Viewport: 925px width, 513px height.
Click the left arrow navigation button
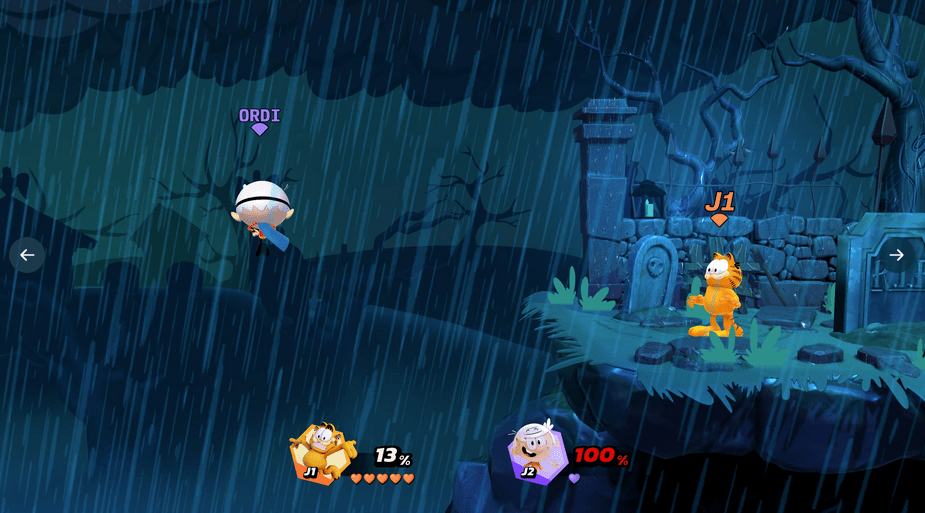(27, 255)
